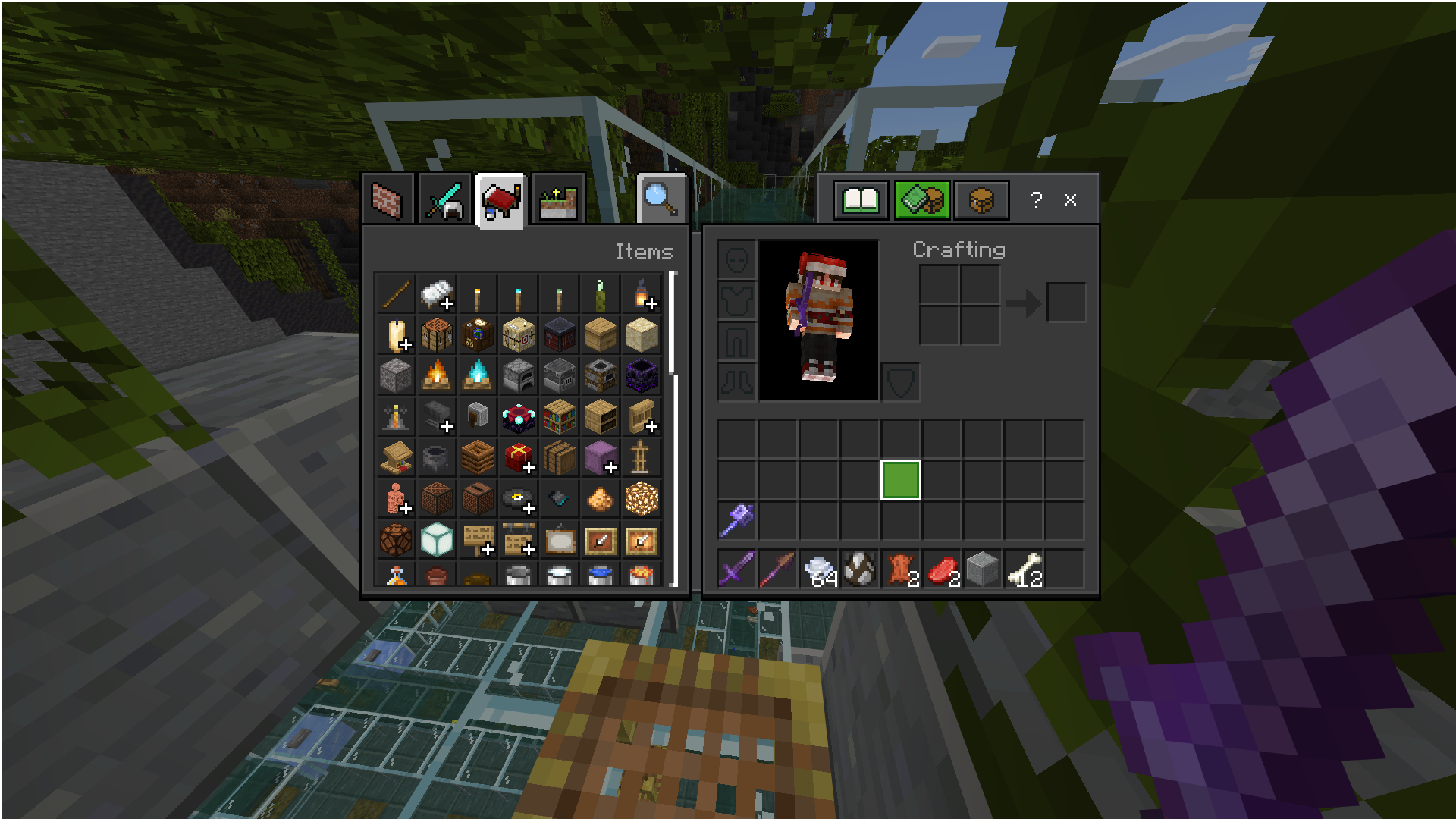Switch to the Items tab with bed icon
Viewport: 1456px width, 819px height.
click(500, 199)
